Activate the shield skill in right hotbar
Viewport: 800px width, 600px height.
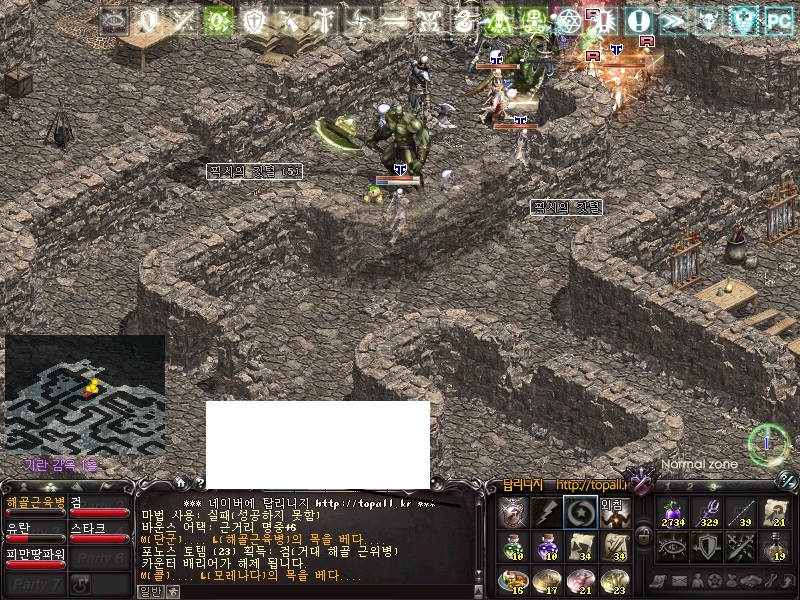tap(706, 546)
